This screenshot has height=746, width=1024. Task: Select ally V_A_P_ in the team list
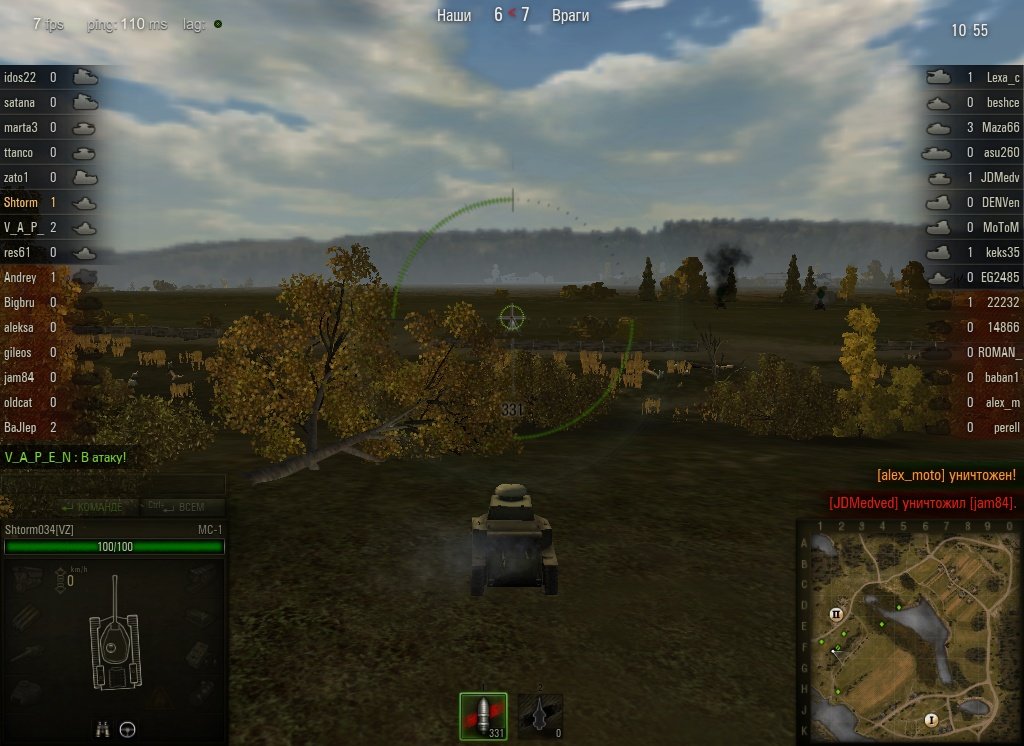click(24, 227)
